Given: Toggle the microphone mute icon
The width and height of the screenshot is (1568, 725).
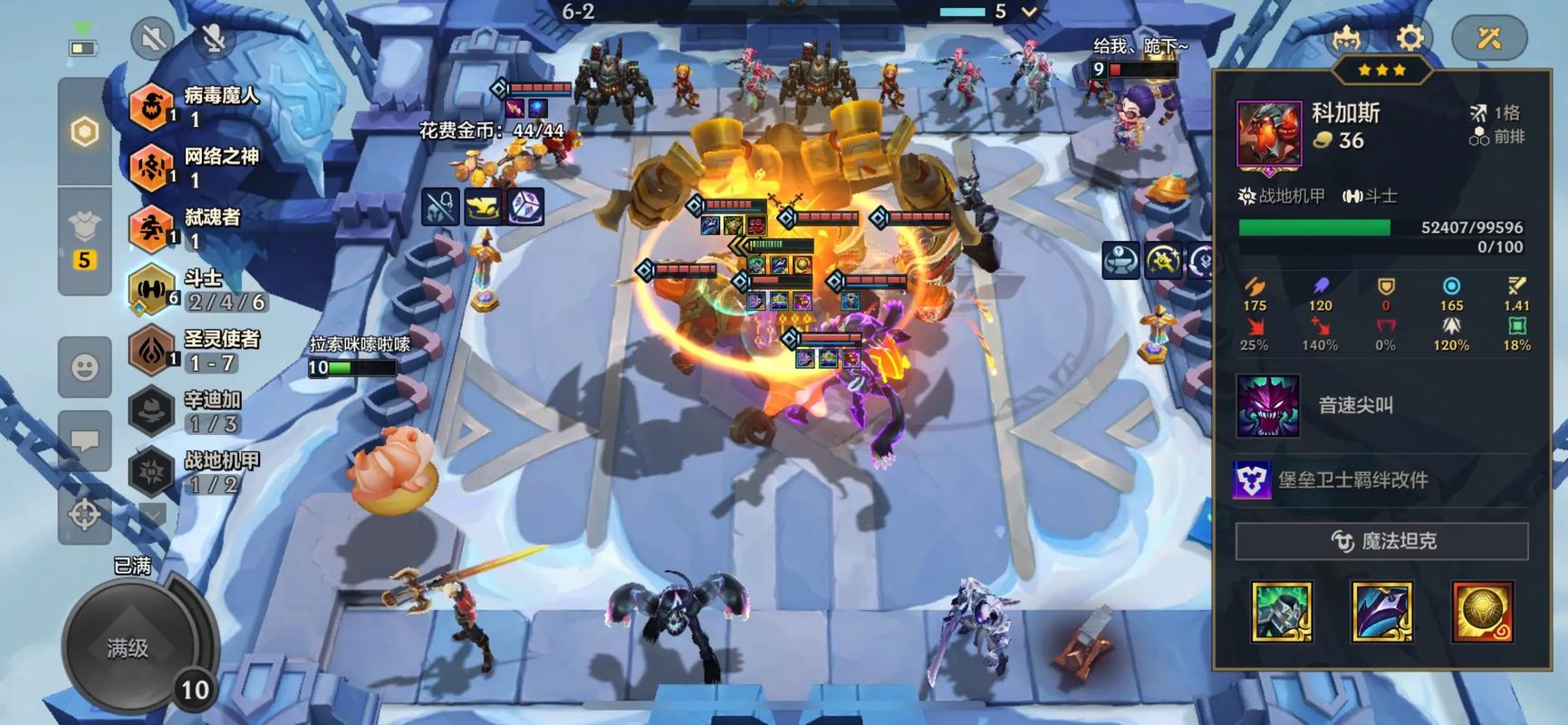Looking at the screenshot, I should pos(213,38).
